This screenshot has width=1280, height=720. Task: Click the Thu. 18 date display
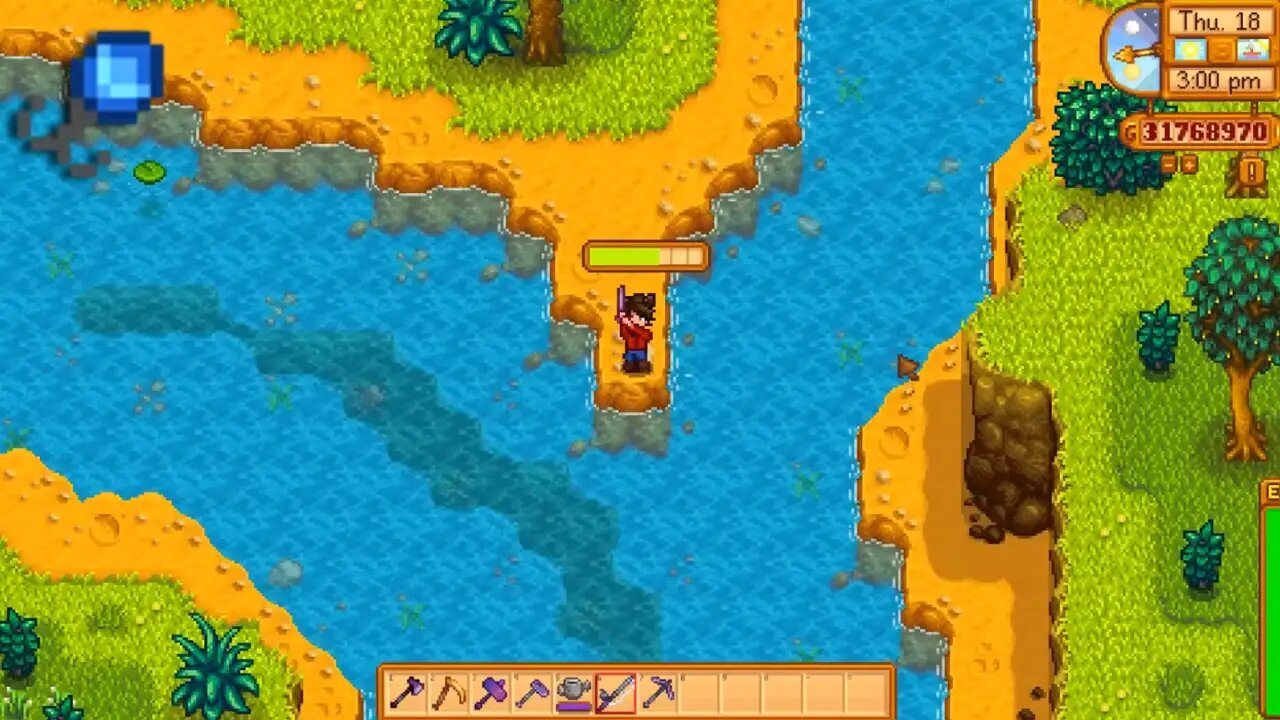(x=1220, y=21)
